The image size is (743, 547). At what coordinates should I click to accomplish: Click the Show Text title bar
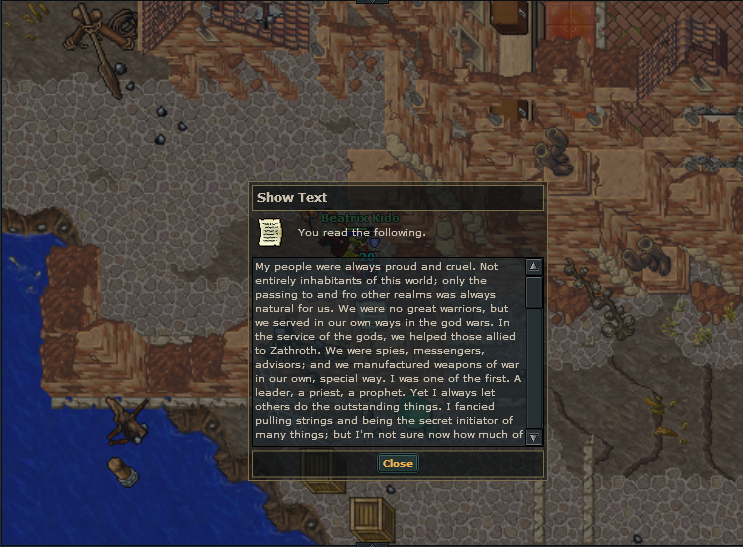coord(397,197)
